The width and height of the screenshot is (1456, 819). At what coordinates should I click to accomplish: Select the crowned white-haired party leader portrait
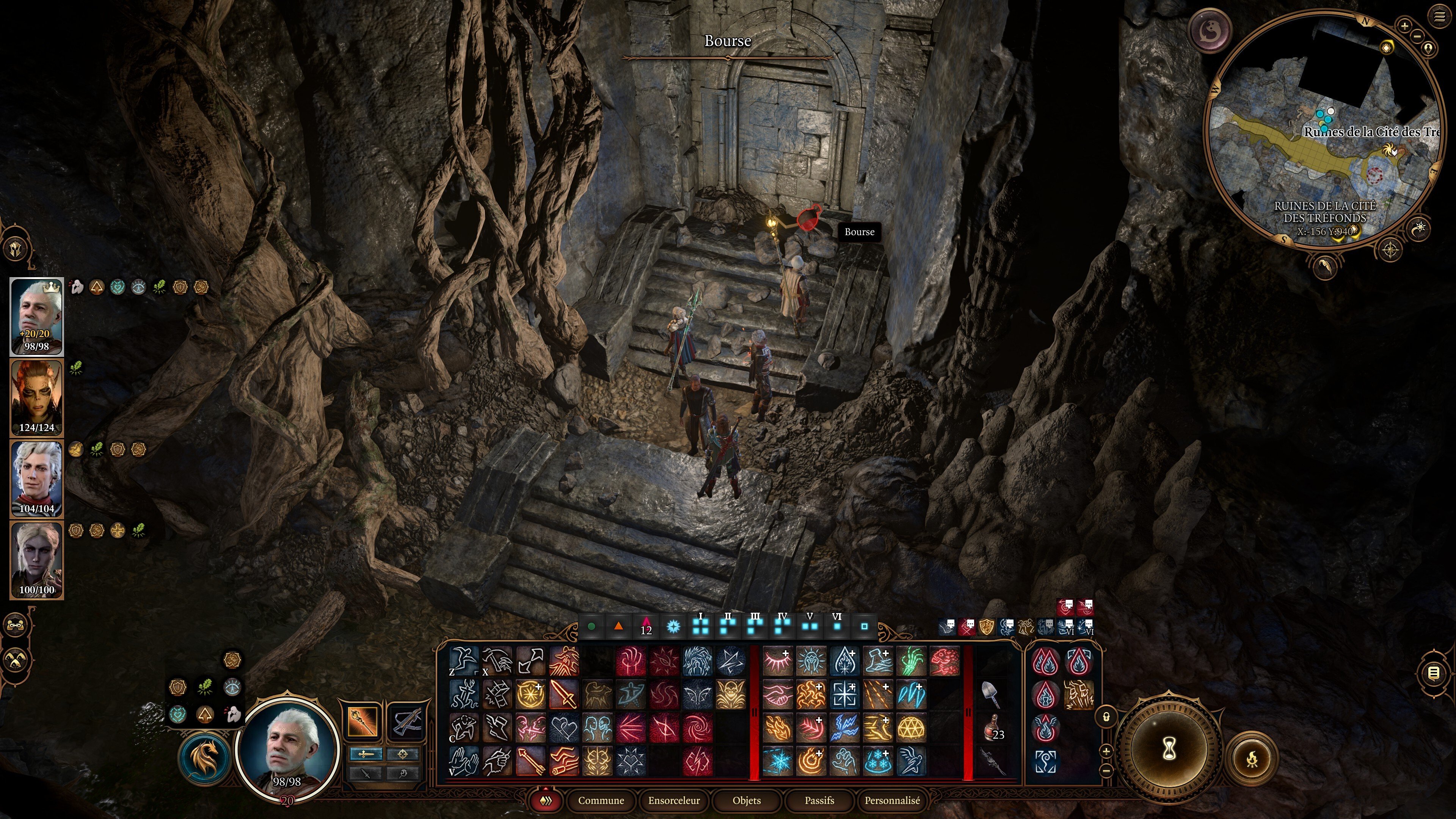pos(37,317)
